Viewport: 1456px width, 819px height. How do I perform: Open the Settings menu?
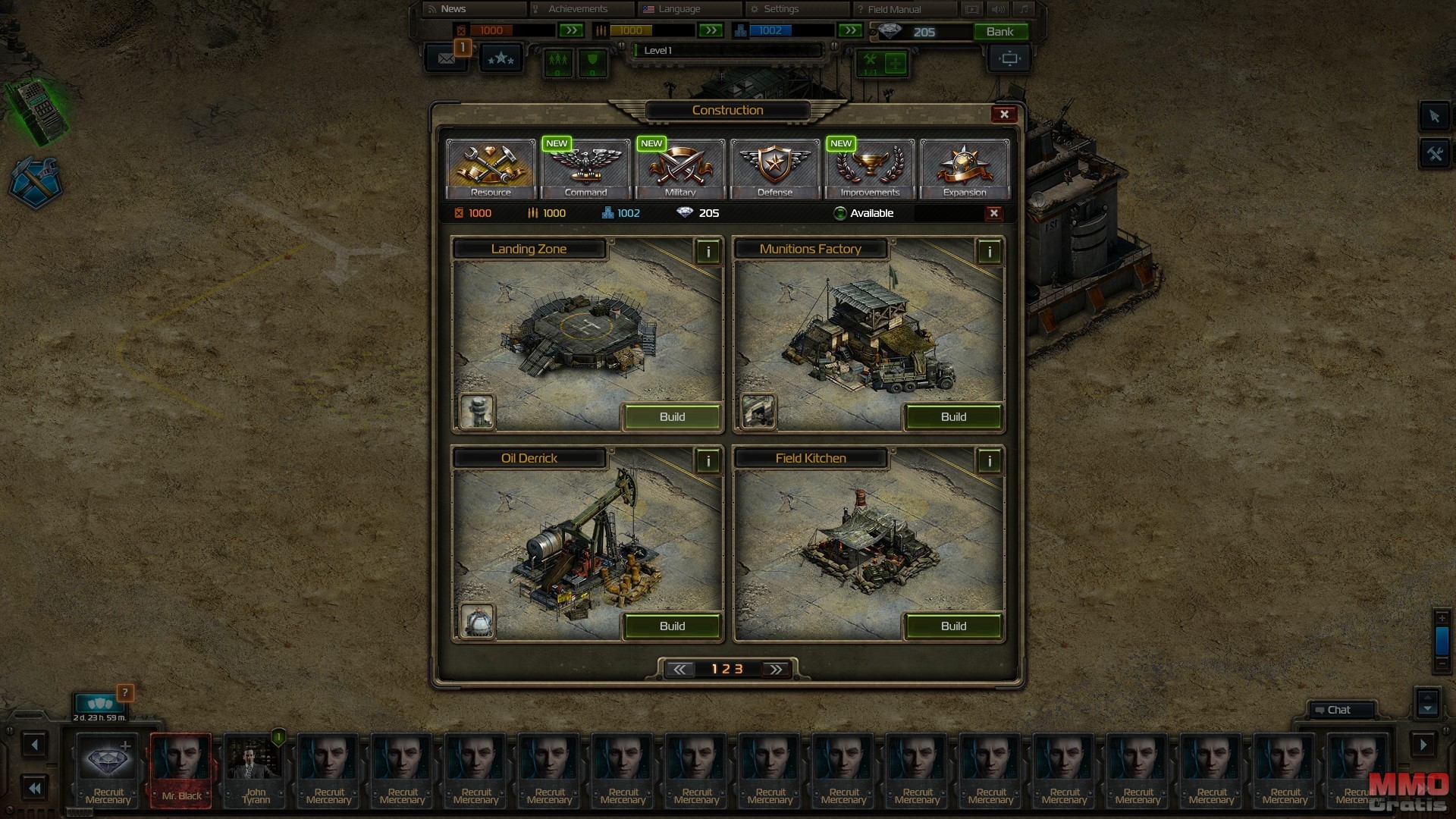click(781, 9)
